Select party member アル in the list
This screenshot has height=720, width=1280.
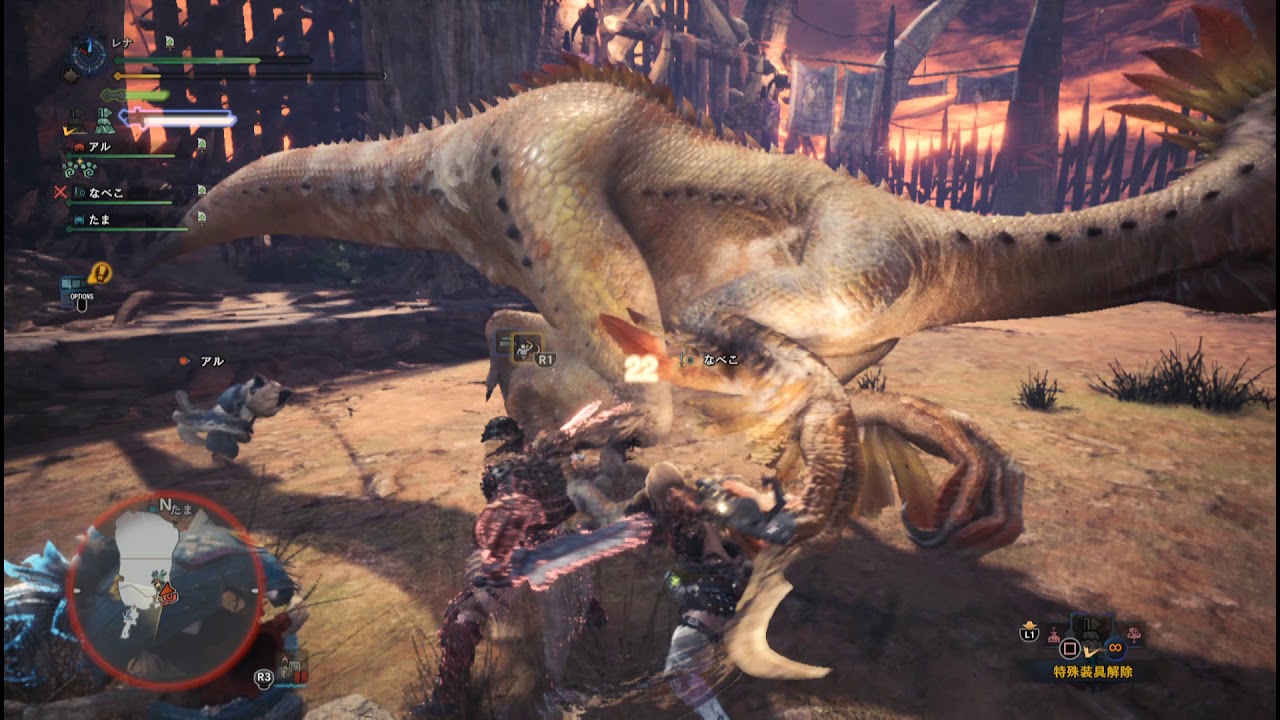pos(100,146)
